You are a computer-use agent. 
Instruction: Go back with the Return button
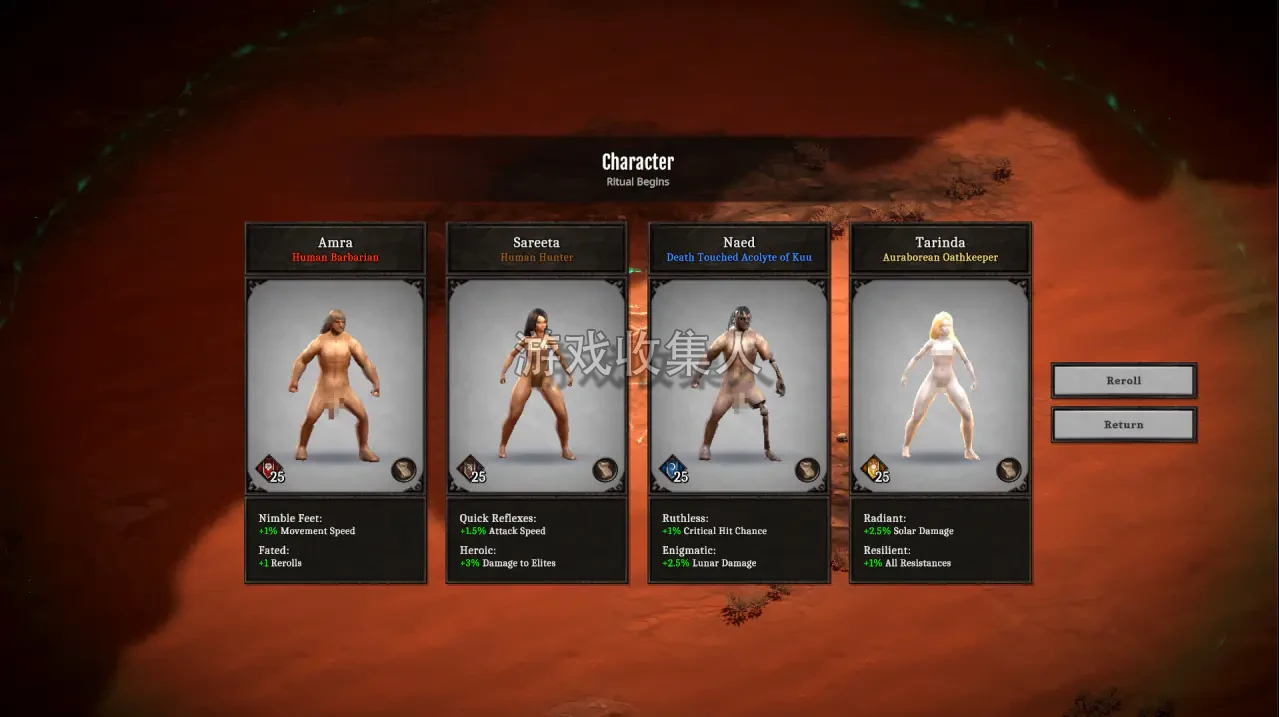(1123, 425)
